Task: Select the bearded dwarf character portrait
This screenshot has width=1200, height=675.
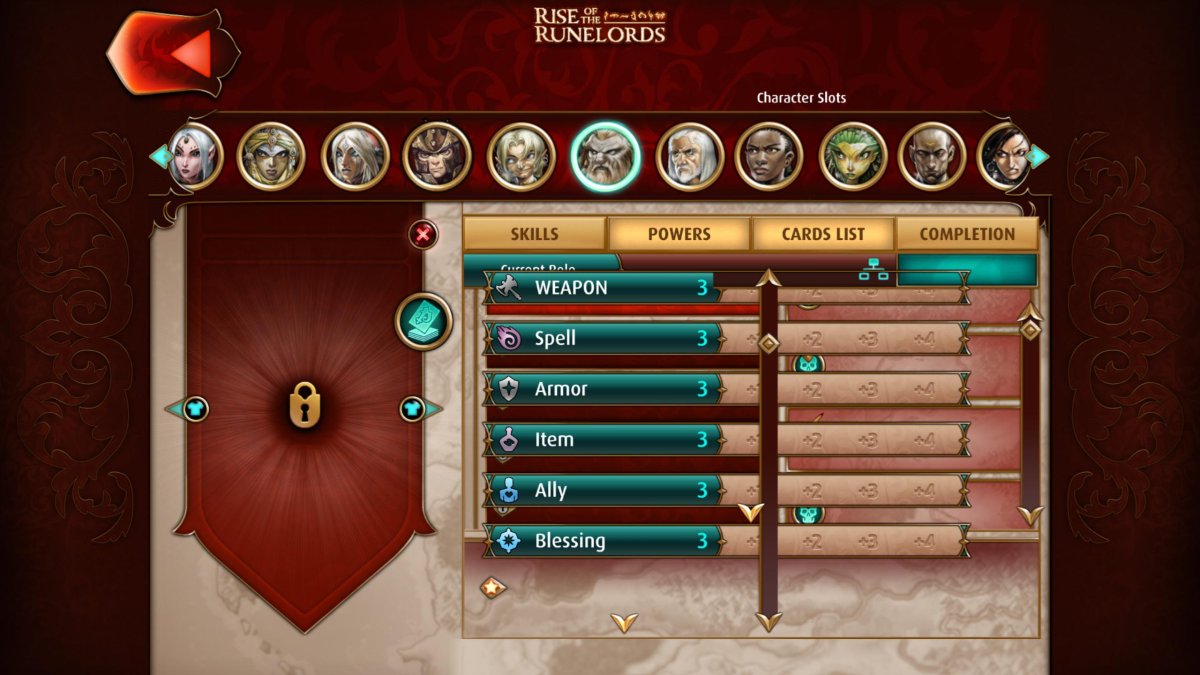Action: click(605, 156)
